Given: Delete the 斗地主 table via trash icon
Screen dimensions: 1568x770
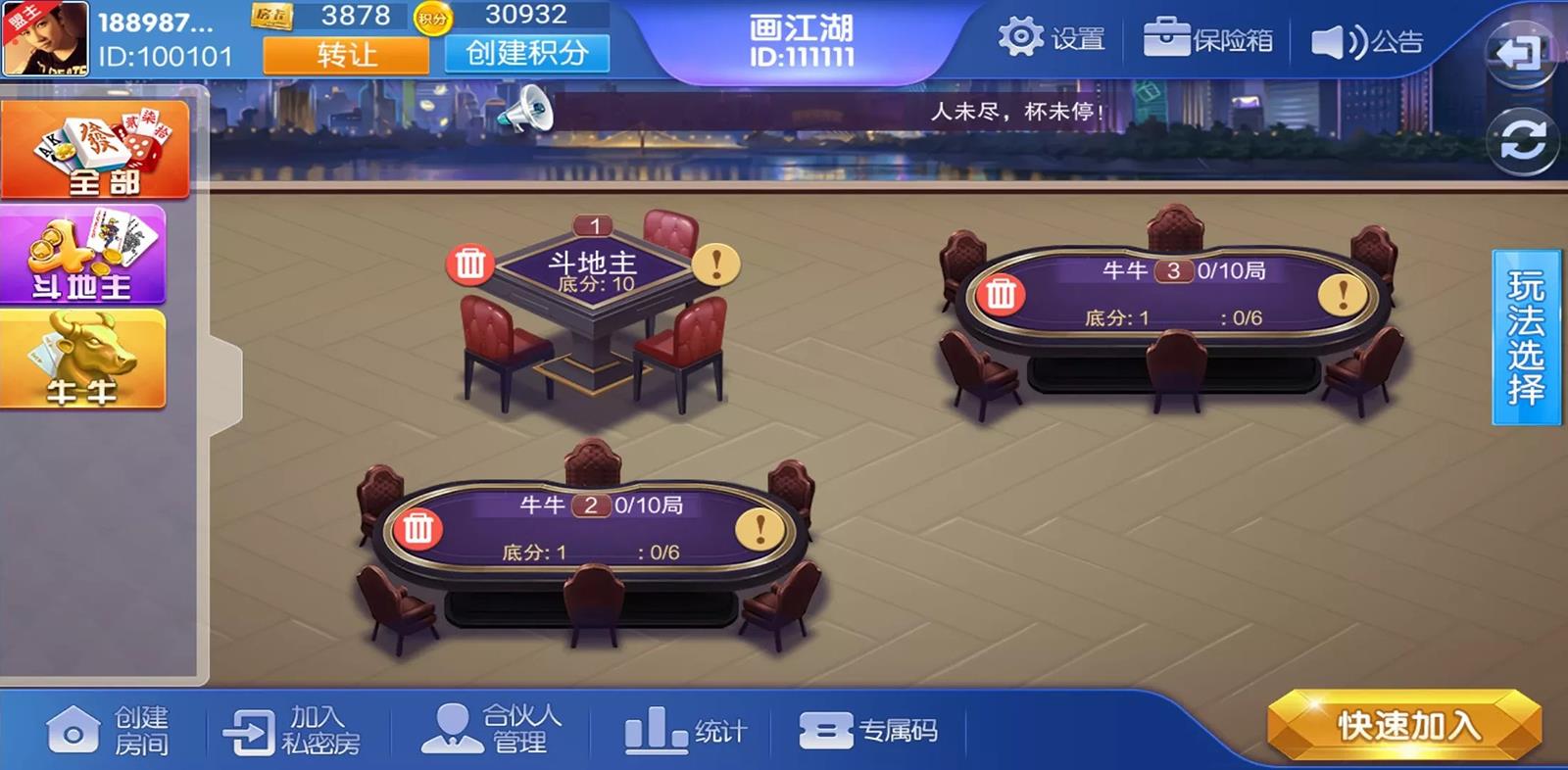Looking at the screenshot, I should (470, 261).
